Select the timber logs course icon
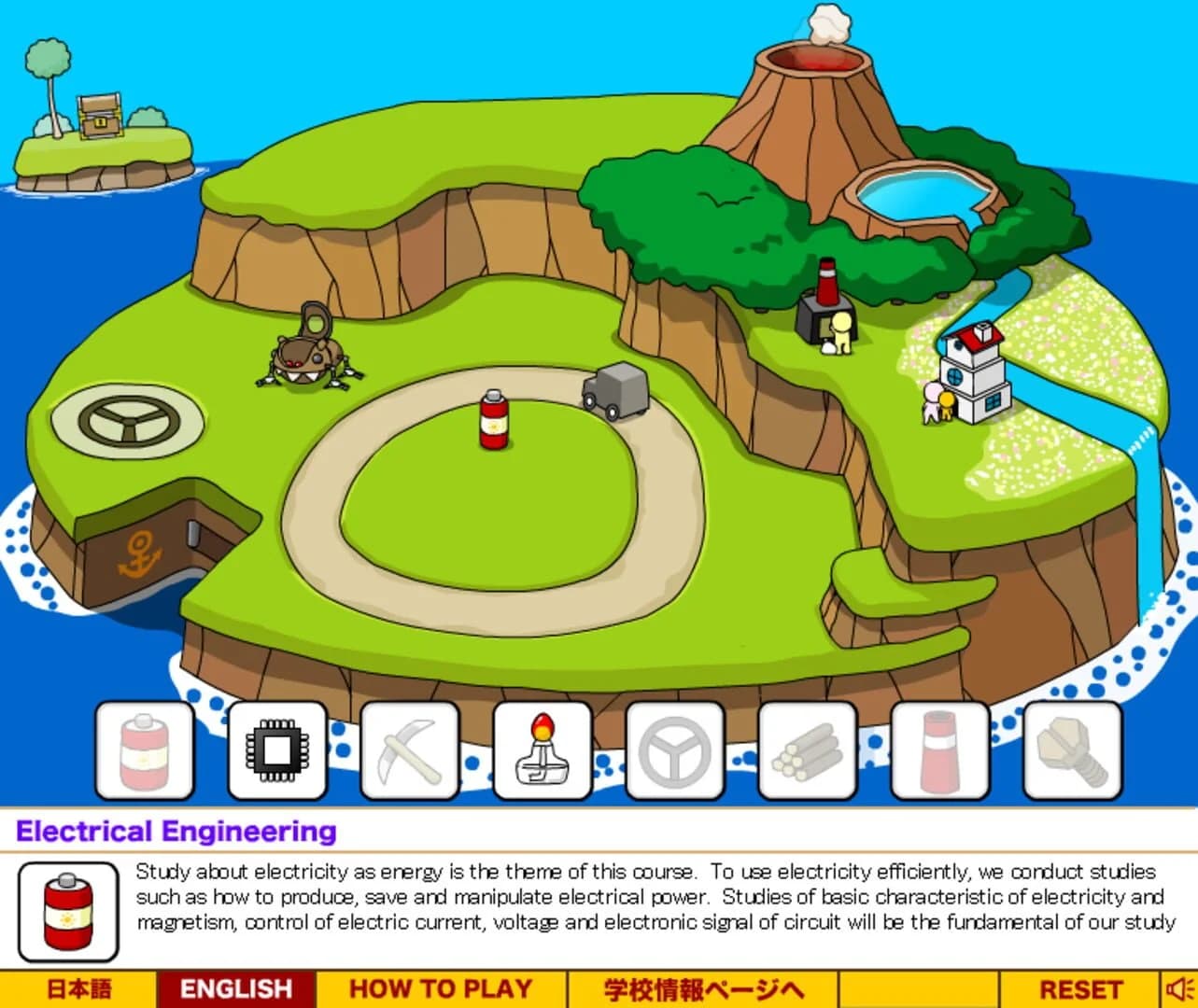Image resolution: width=1198 pixels, height=1008 pixels. coord(805,749)
